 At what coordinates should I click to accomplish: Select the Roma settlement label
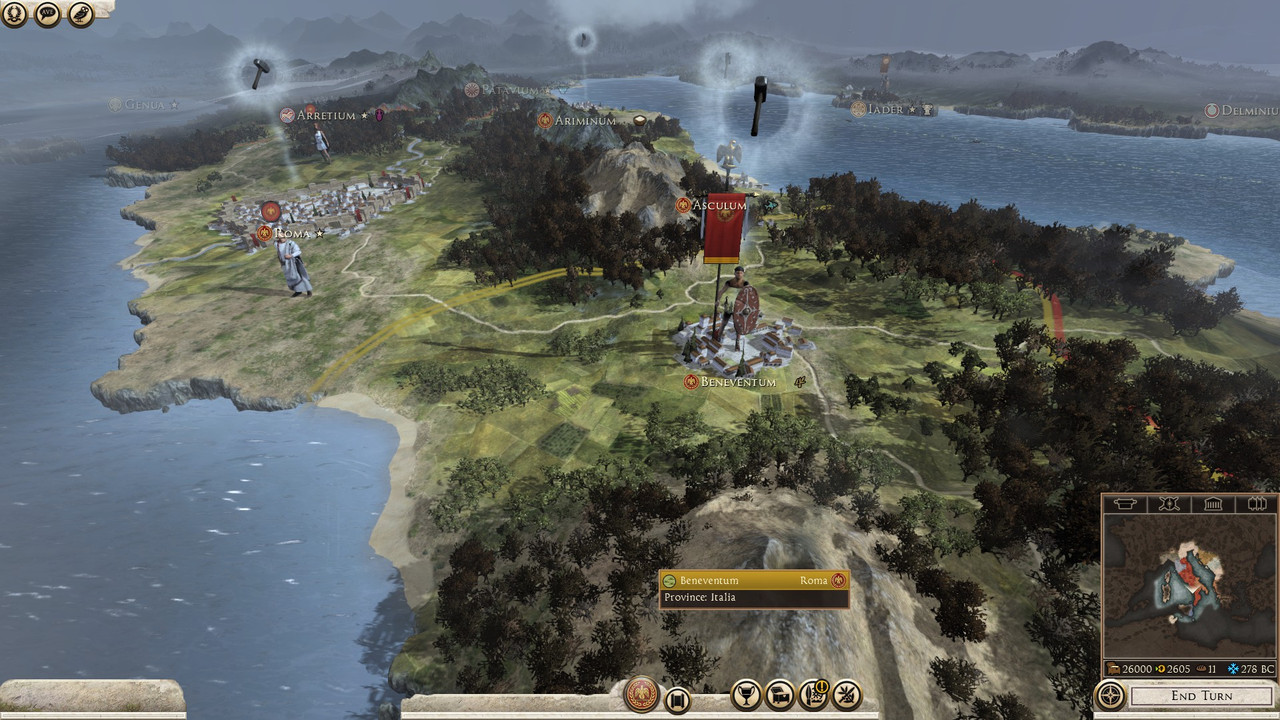292,233
